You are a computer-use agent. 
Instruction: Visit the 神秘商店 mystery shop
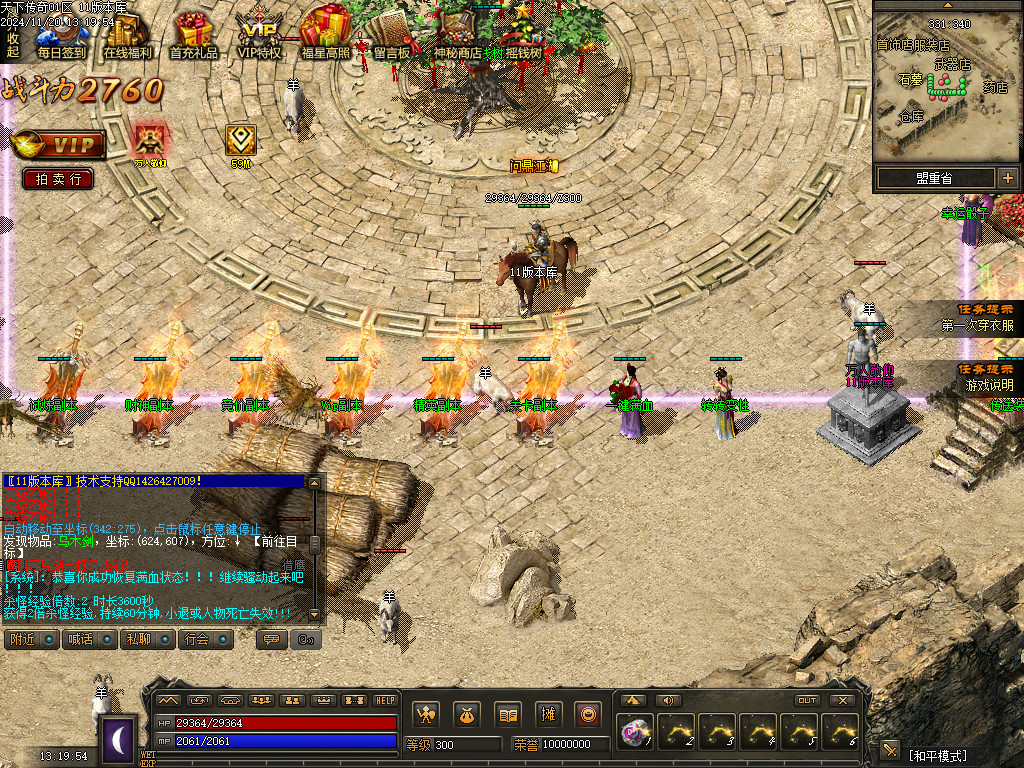point(457,35)
